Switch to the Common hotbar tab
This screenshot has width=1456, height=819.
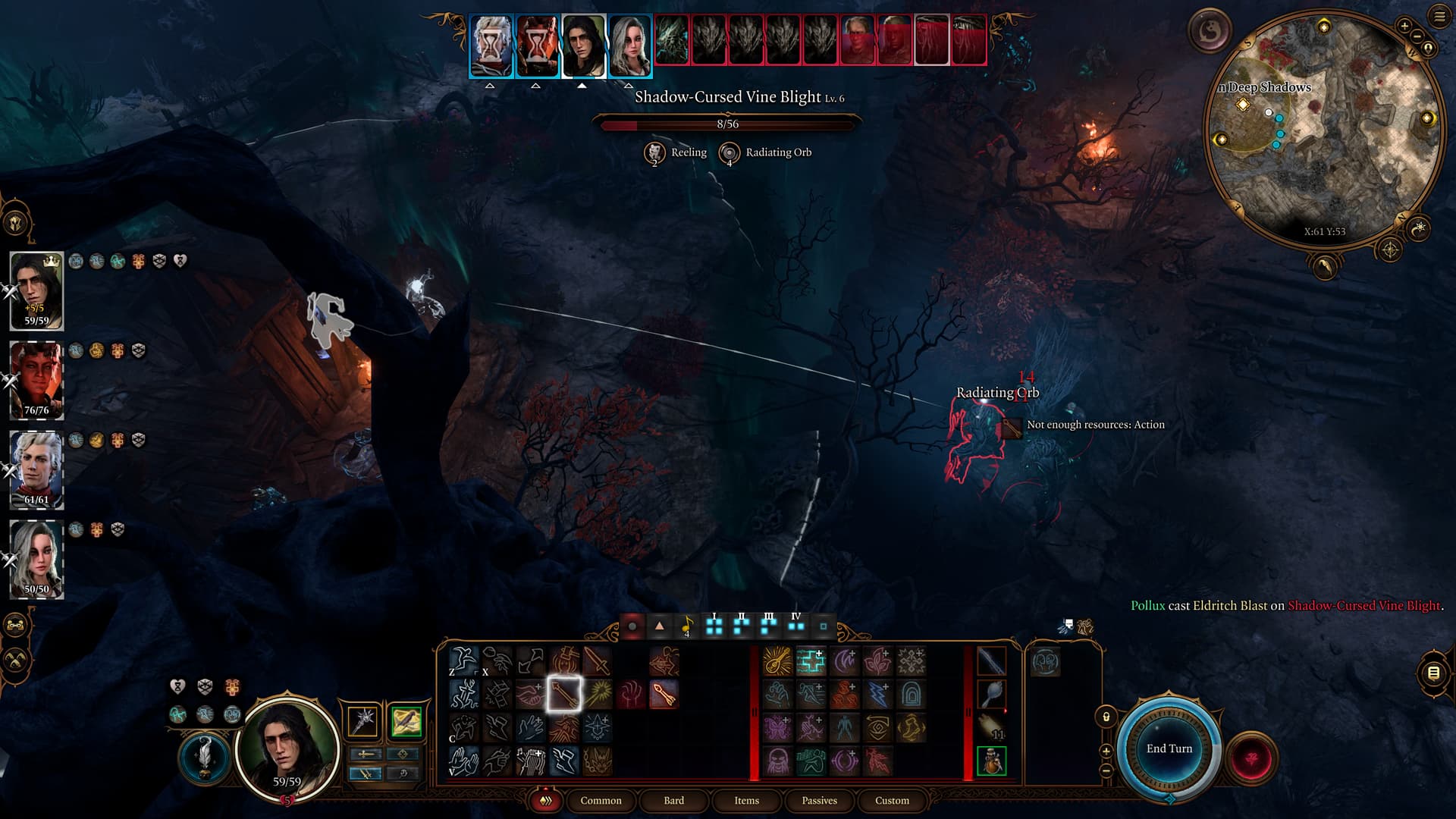pos(601,800)
